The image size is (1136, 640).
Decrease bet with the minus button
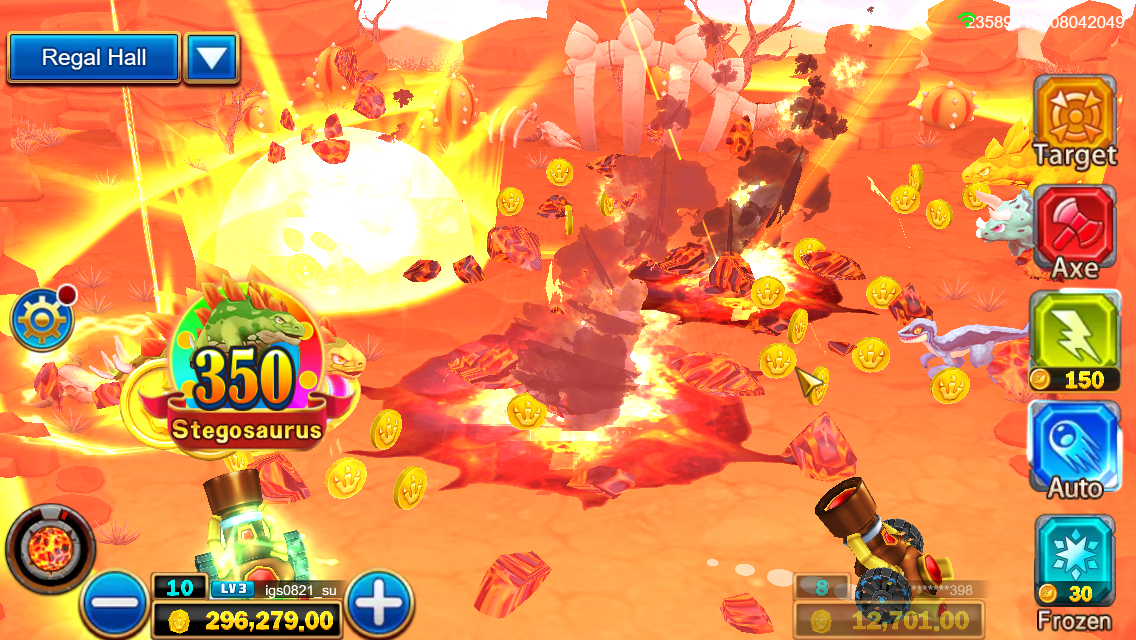(x=115, y=603)
